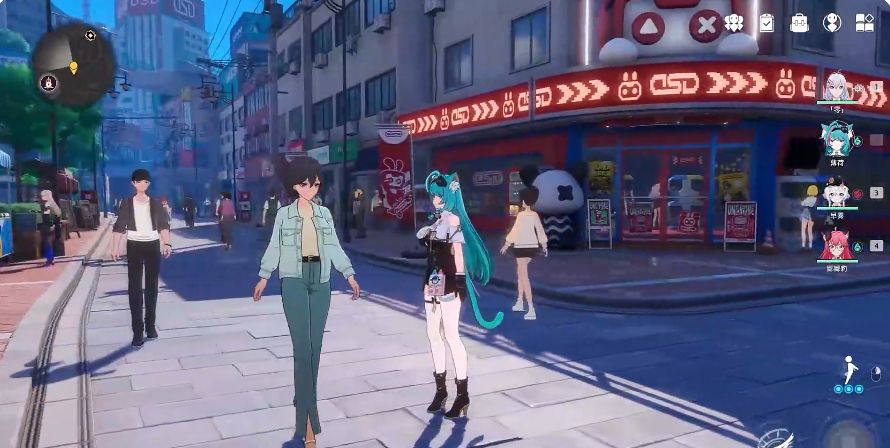
Task: Open the circular minimap
Action: pyautogui.click(x=73, y=65)
